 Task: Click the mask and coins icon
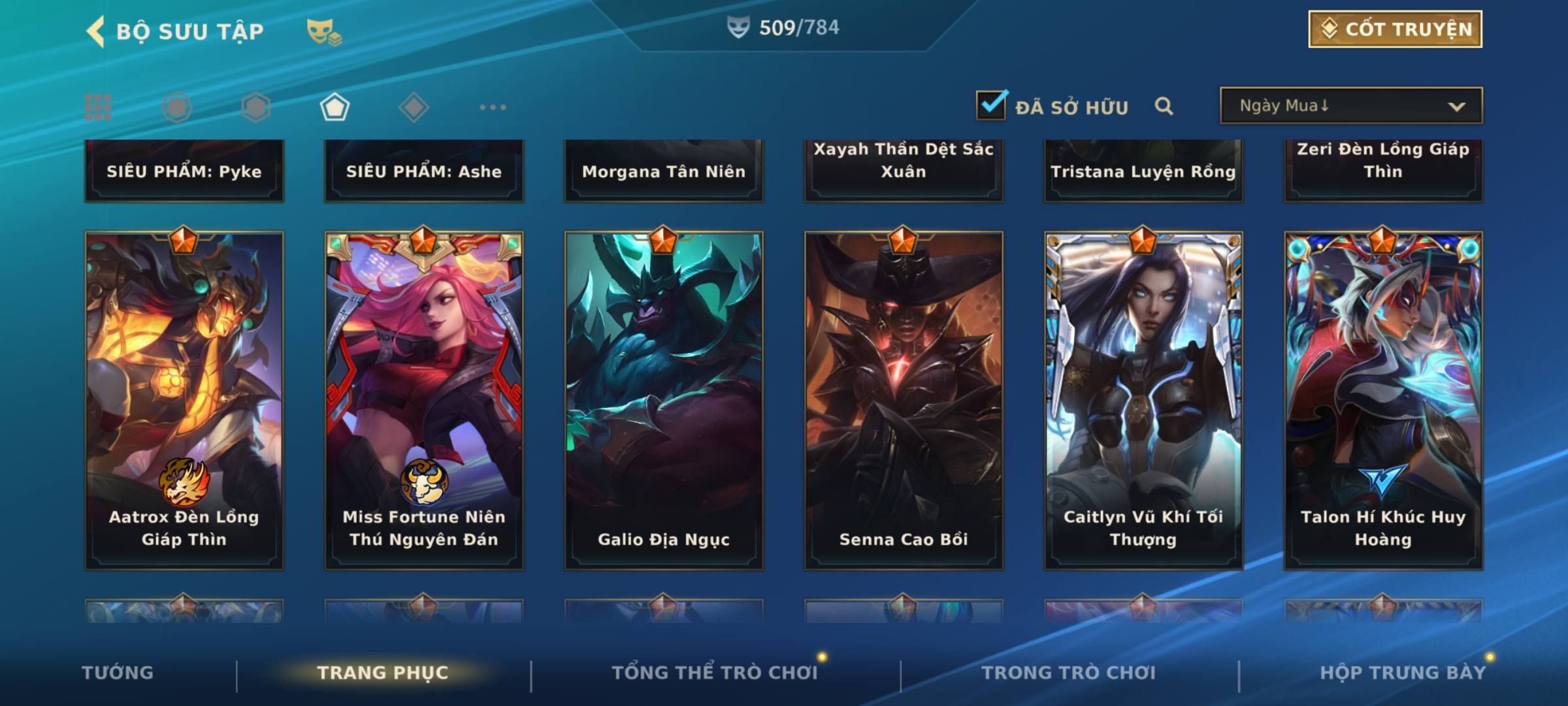324,31
